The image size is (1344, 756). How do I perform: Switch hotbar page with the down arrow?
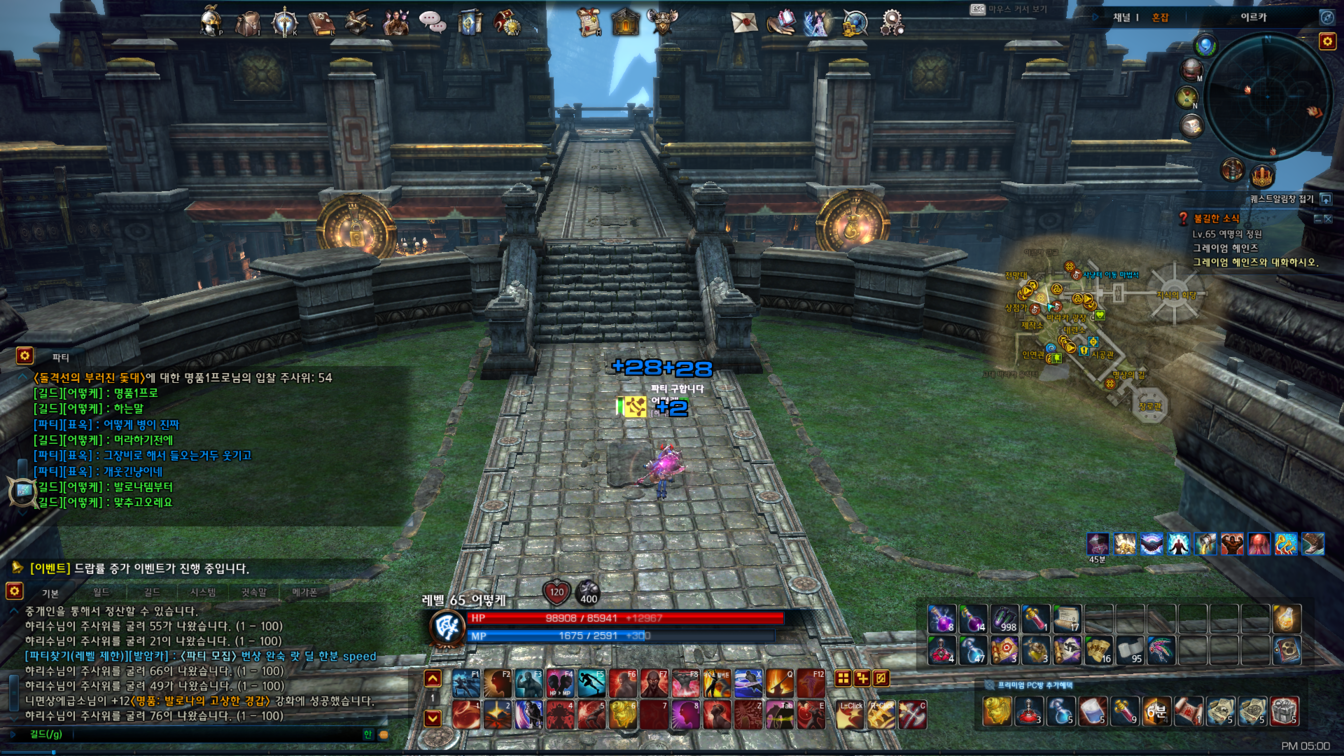(x=432, y=717)
